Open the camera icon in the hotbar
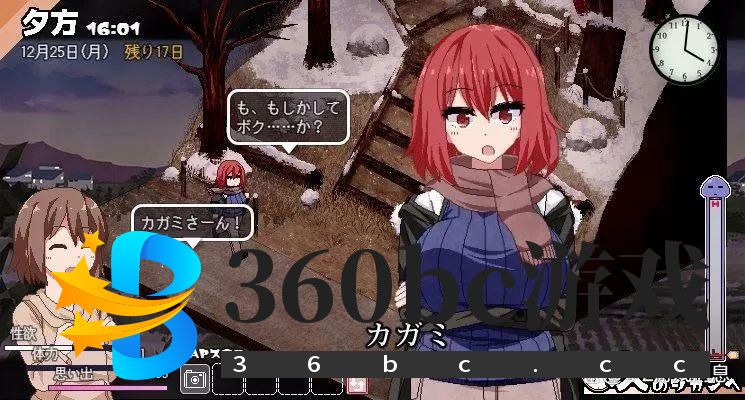The image size is (745, 400). (195, 380)
